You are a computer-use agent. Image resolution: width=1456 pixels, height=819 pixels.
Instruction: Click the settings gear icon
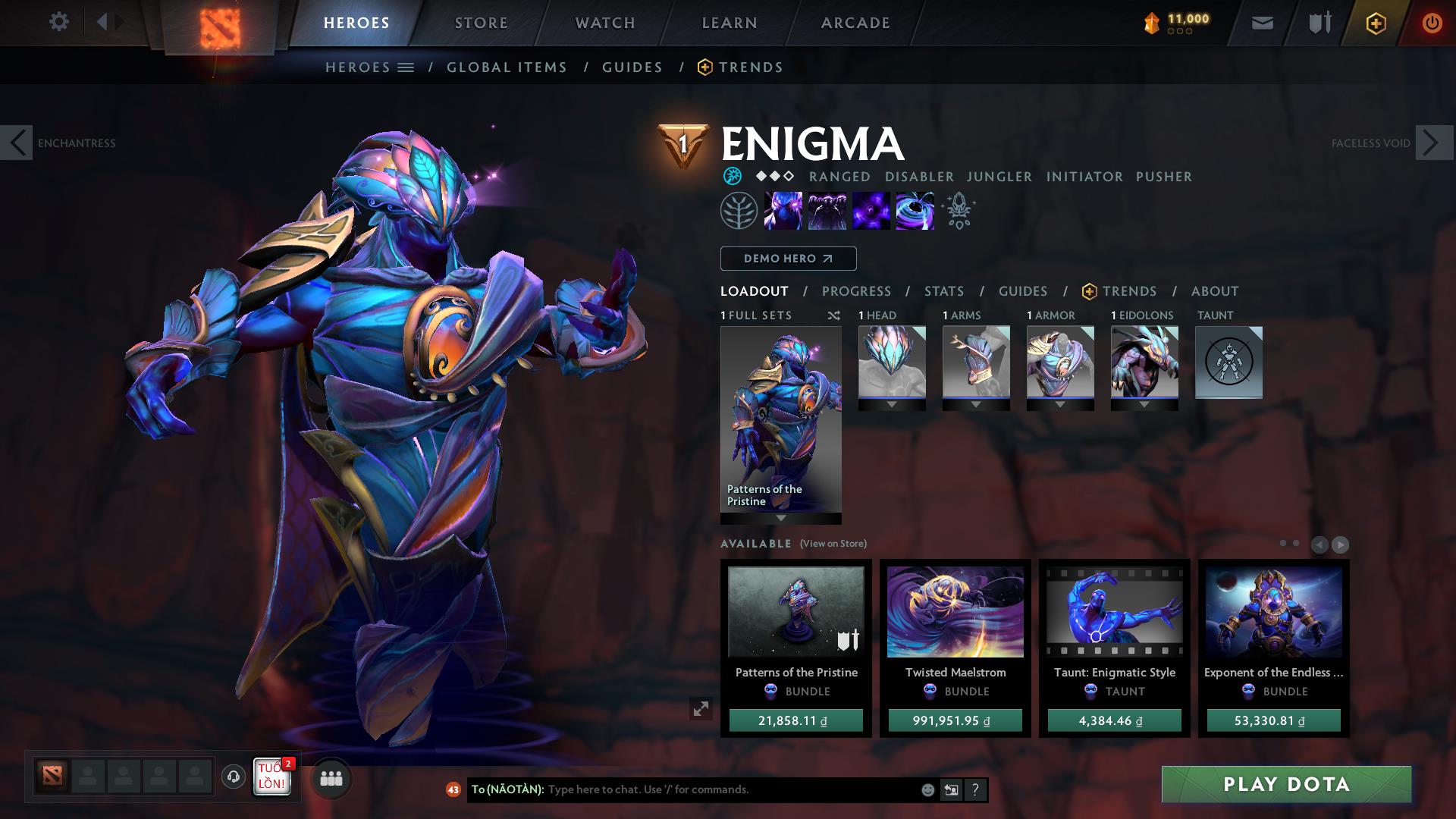(59, 22)
